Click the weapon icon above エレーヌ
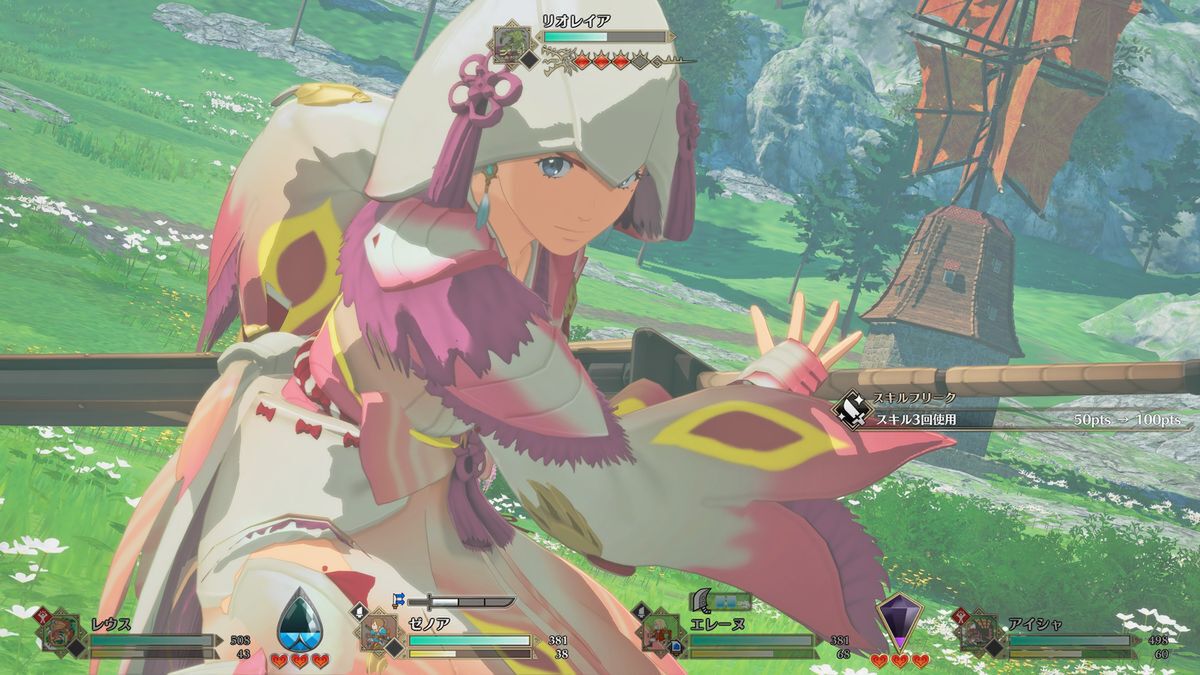Image resolution: width=1200 pixels, height=675 pixels. pos(704,600)
